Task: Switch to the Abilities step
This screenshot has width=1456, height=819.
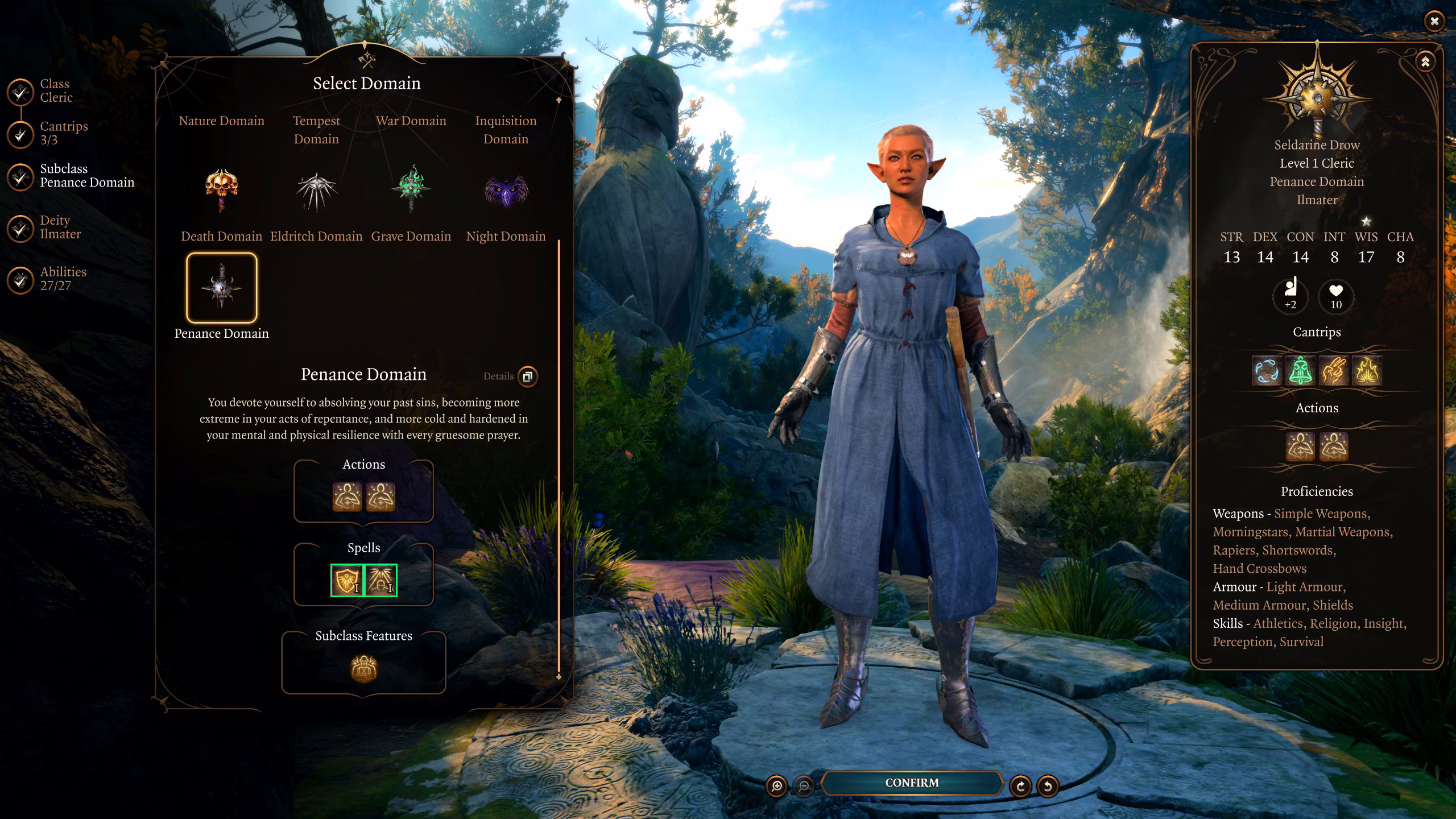Action: (63, 279)
